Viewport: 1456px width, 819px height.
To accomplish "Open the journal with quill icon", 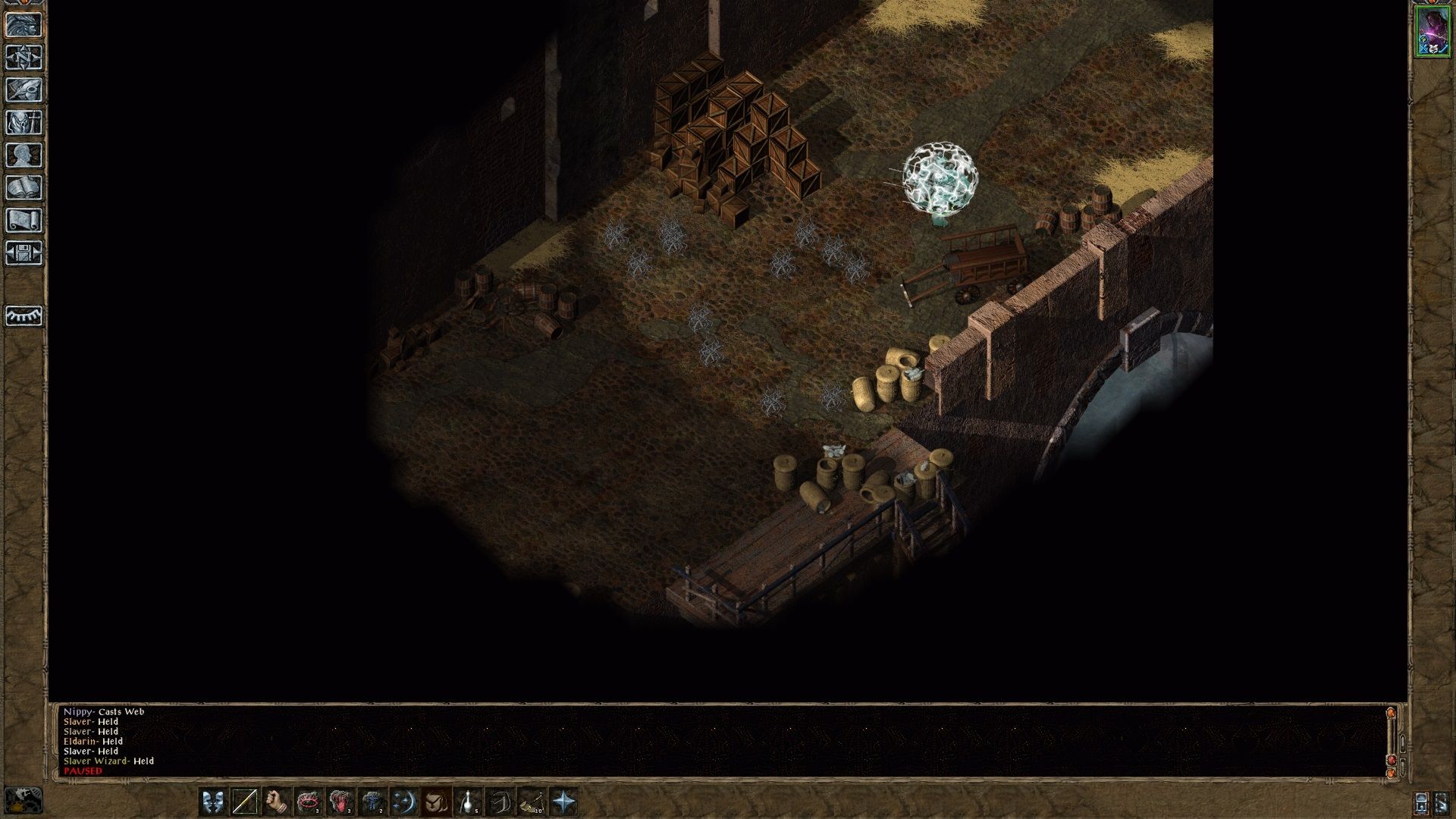I will pos(24,89).
